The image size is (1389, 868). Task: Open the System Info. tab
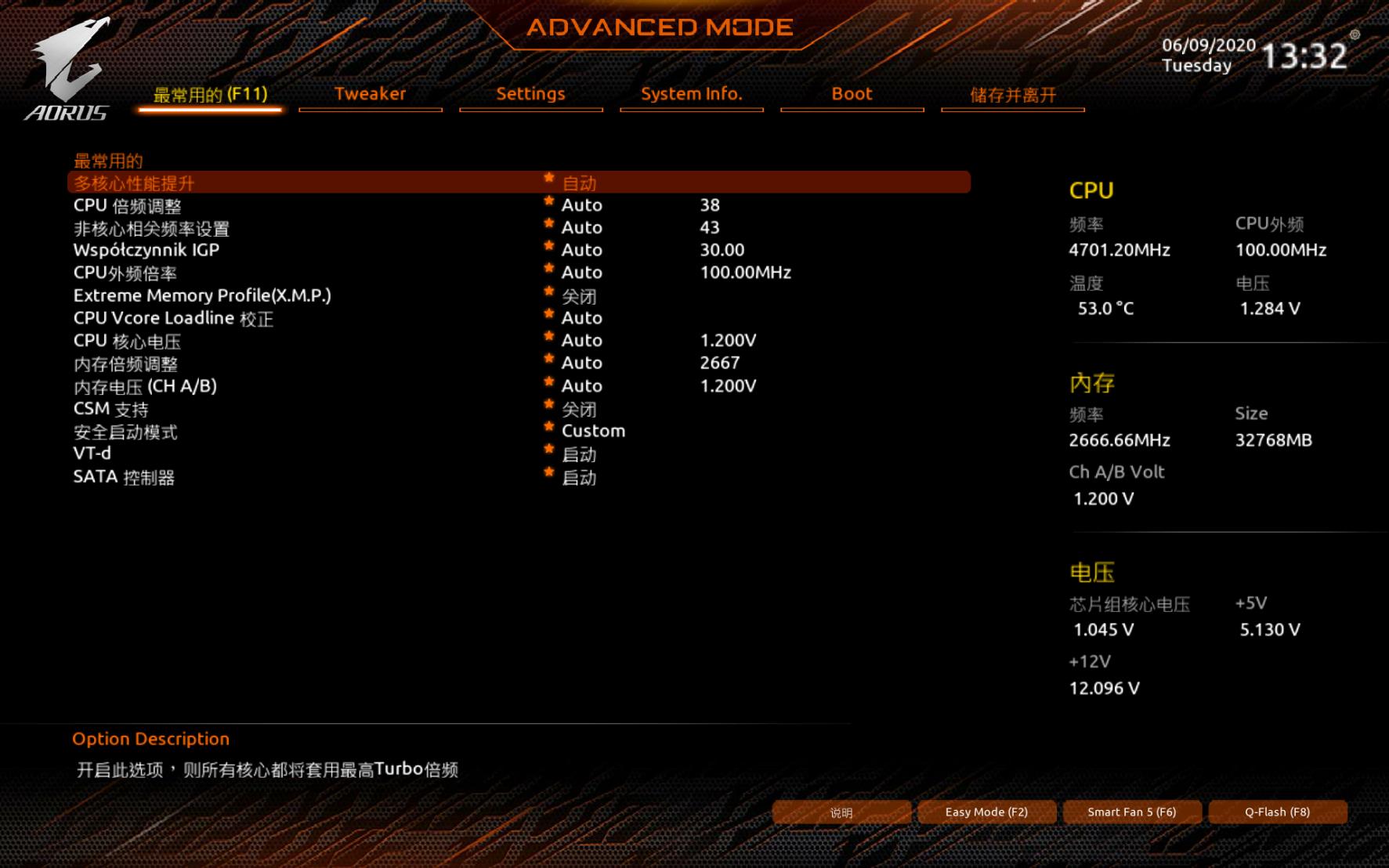click(x=691, y=94)
